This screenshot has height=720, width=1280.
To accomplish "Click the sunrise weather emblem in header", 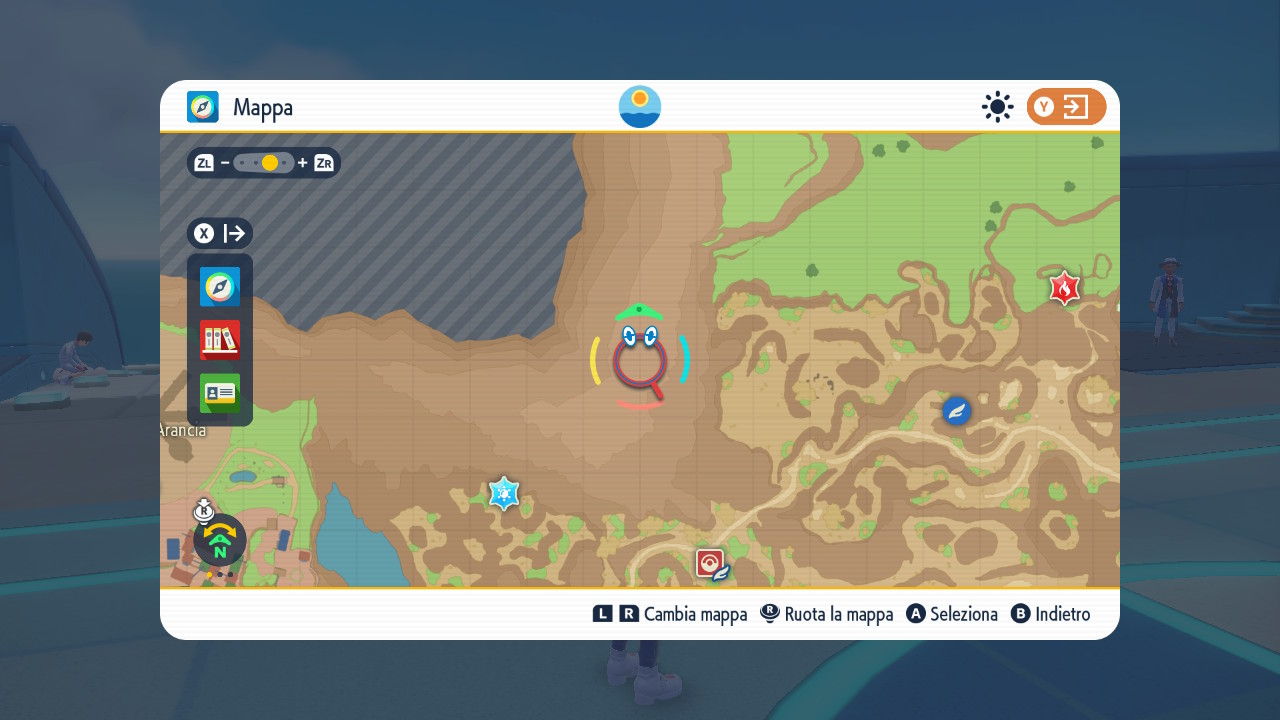I will pos(640,107).
